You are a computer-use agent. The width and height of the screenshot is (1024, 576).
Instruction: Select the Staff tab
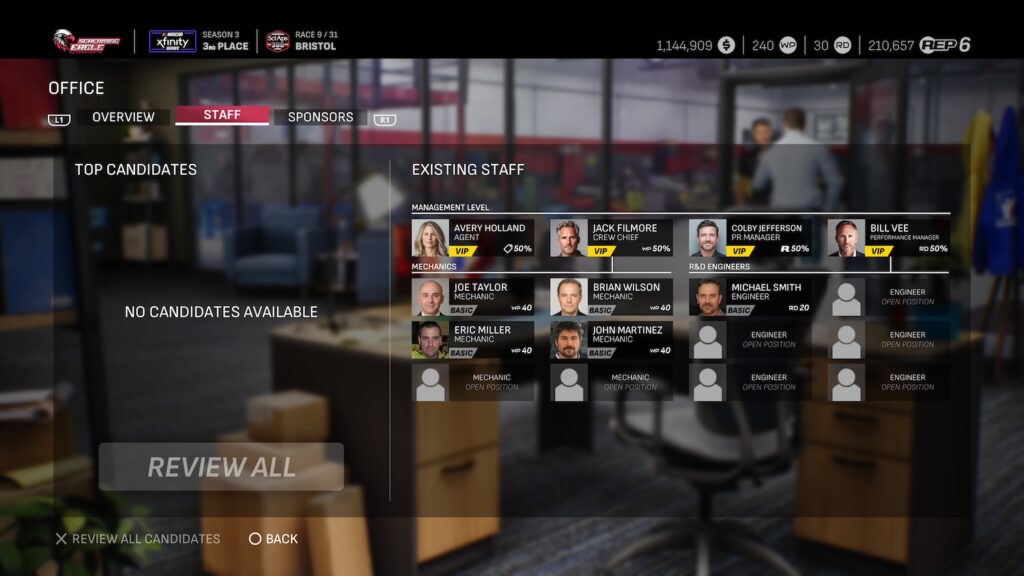222,115
